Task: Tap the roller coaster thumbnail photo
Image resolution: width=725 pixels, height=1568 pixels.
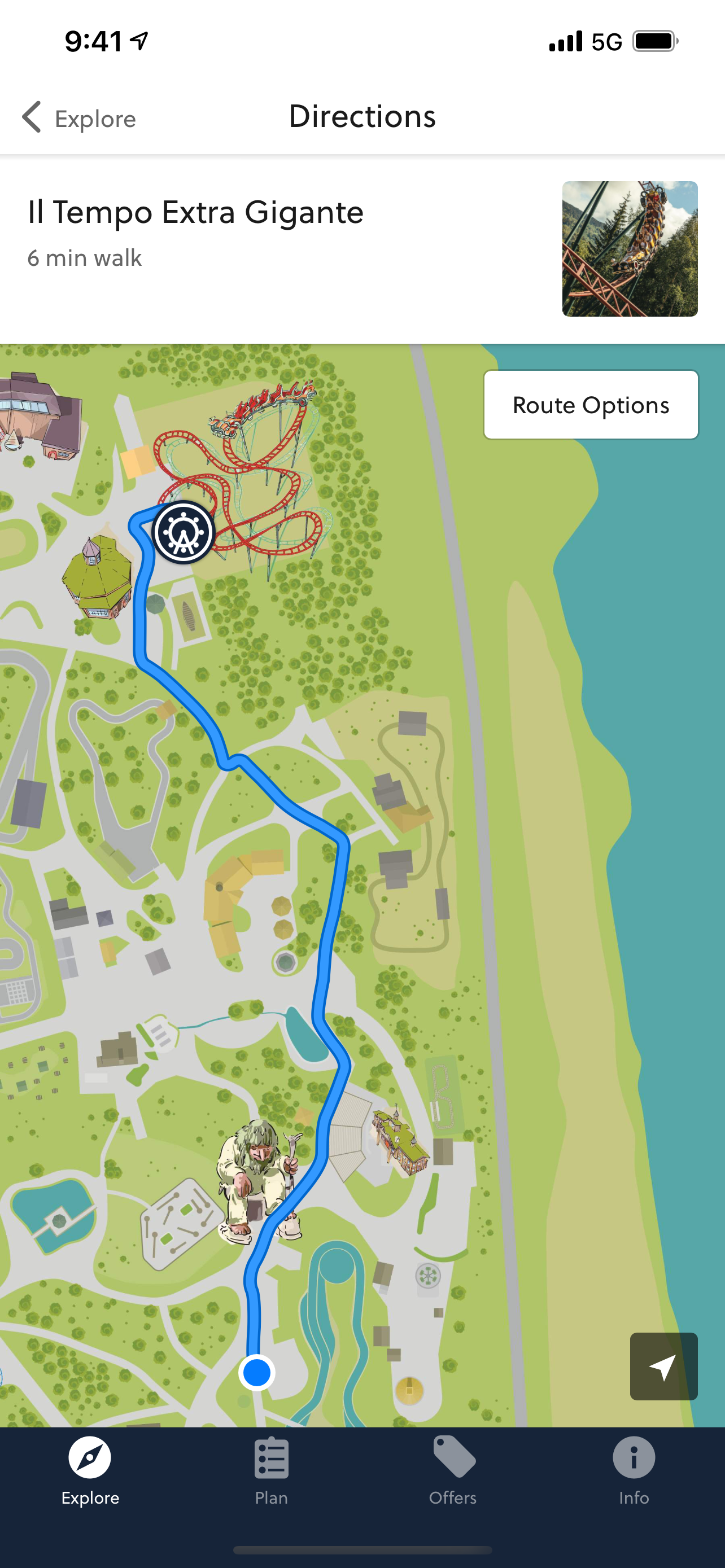Action: (630, 249)
